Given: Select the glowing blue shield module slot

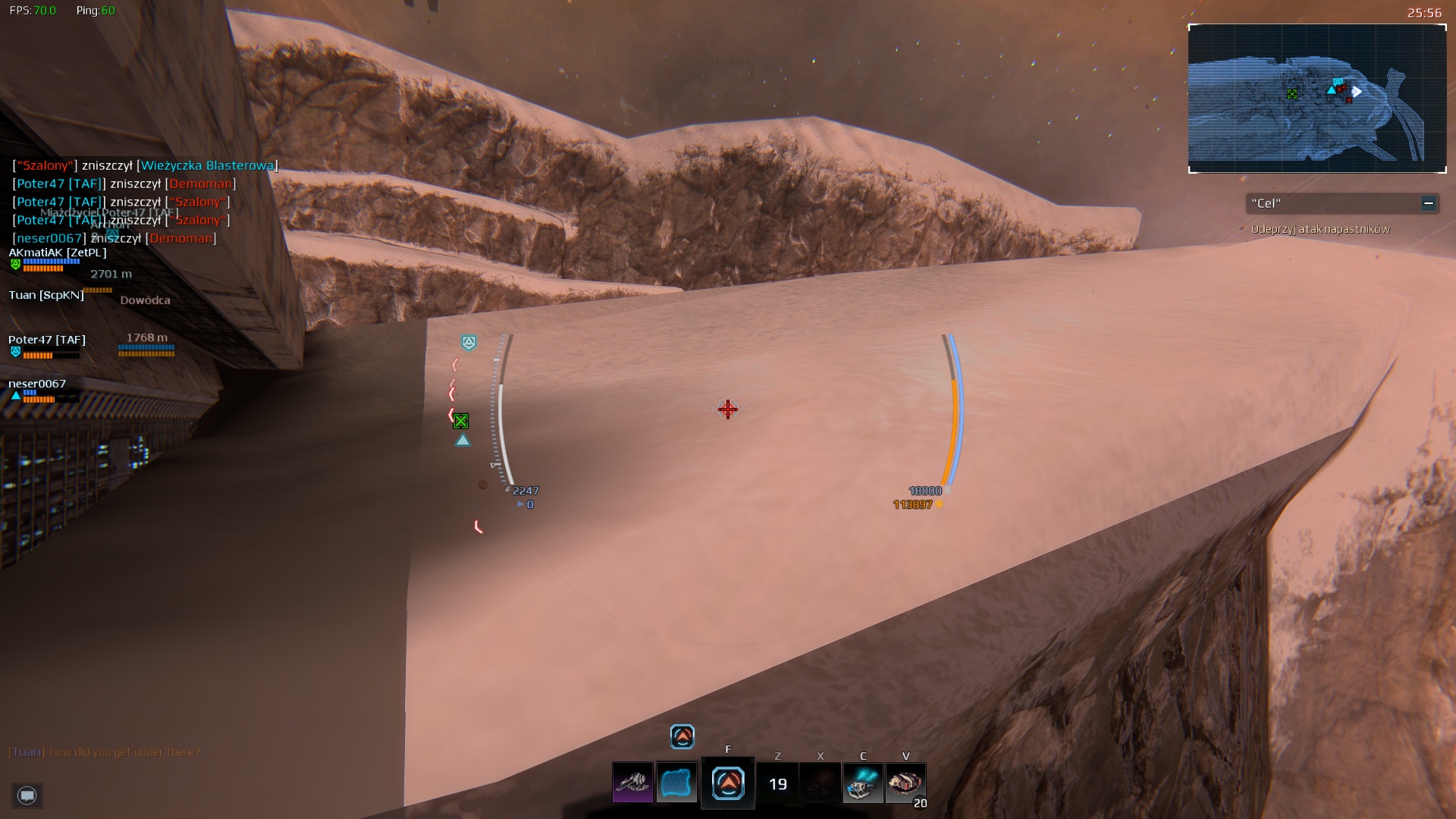Looking at the screenshot, I should pos(676,783).
